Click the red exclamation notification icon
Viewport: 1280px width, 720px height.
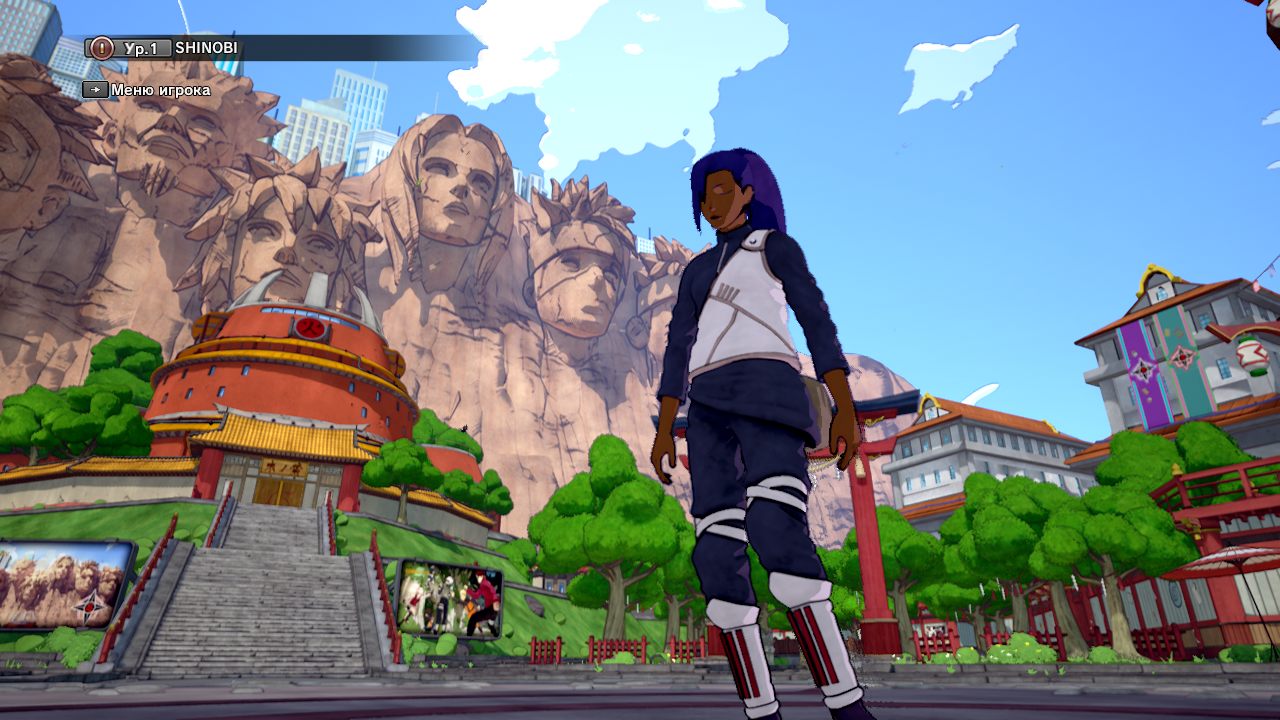101,48
